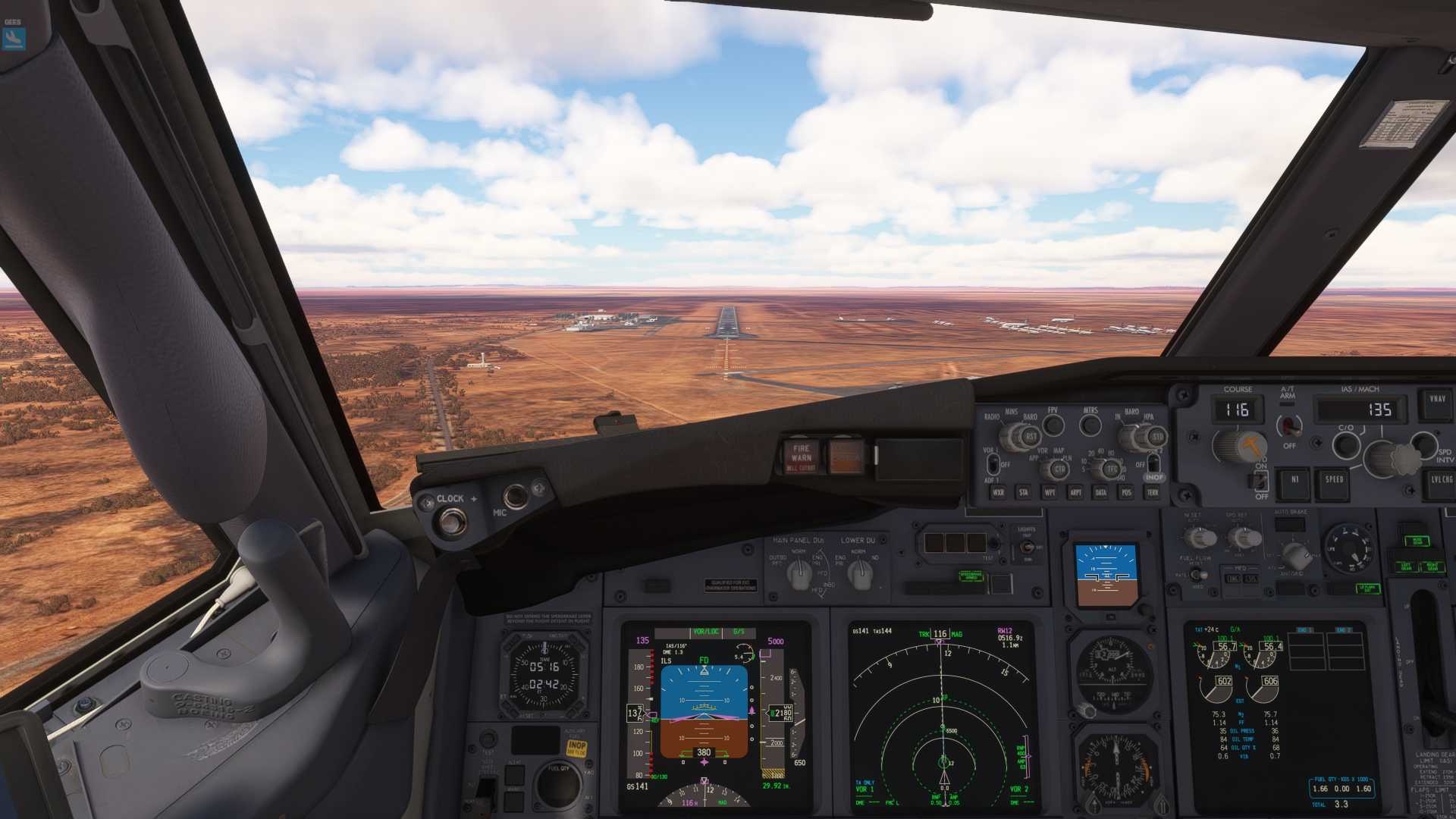
Task: Engage the N1 autothrottle mode button
Action: [1294, 480]
